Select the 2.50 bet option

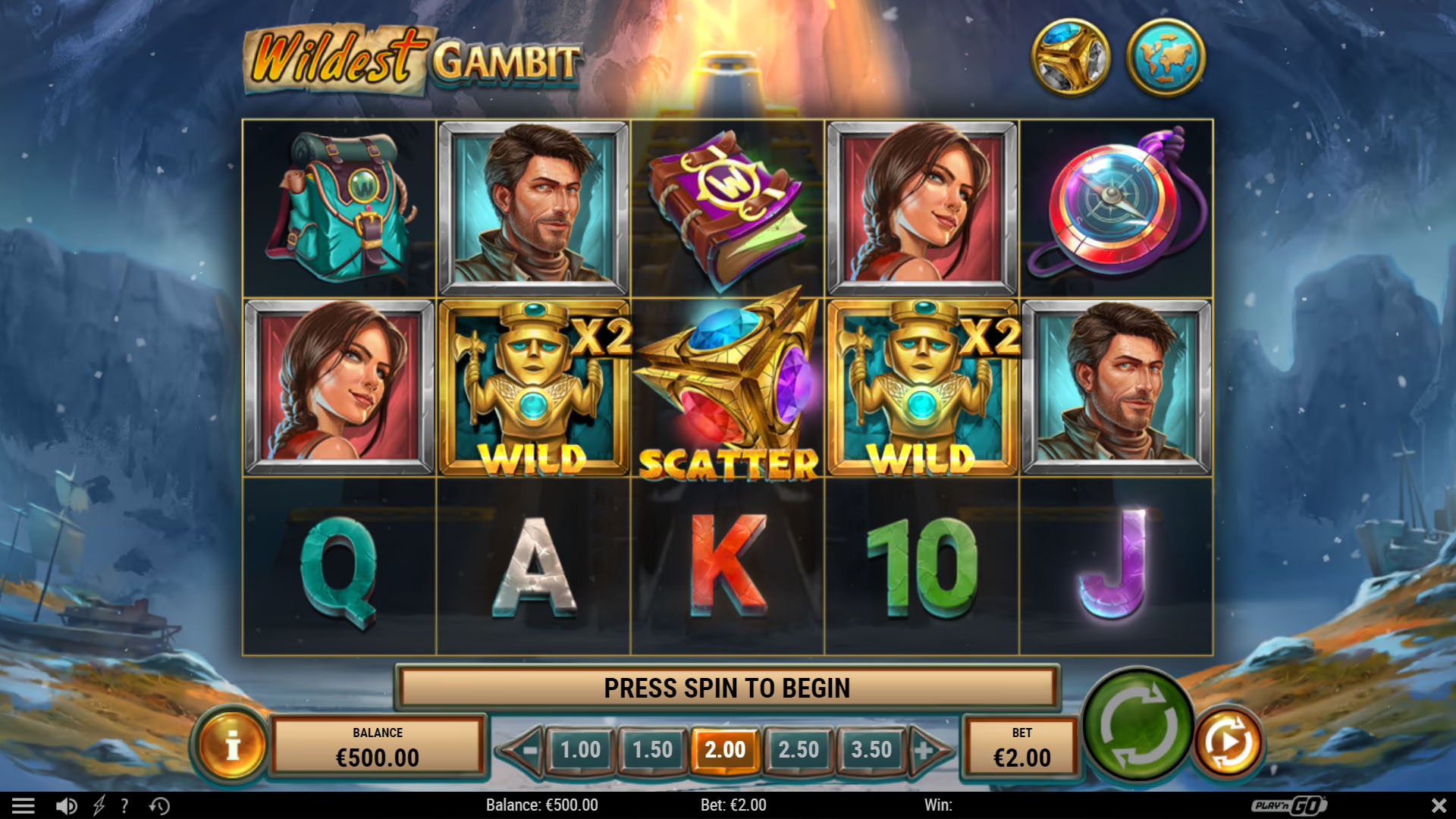798,749
